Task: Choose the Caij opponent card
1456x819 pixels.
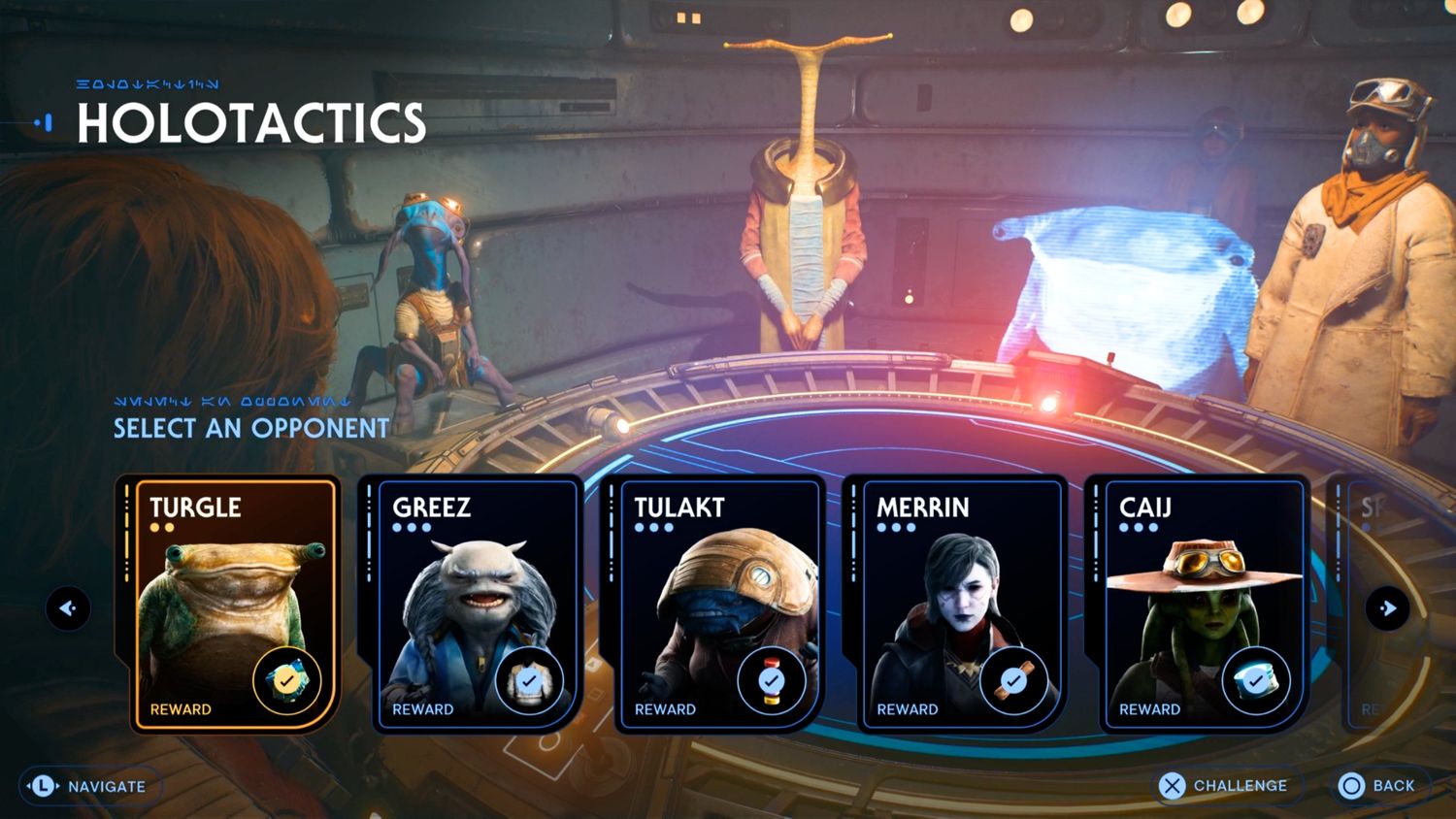Action: click(1202, 602)
